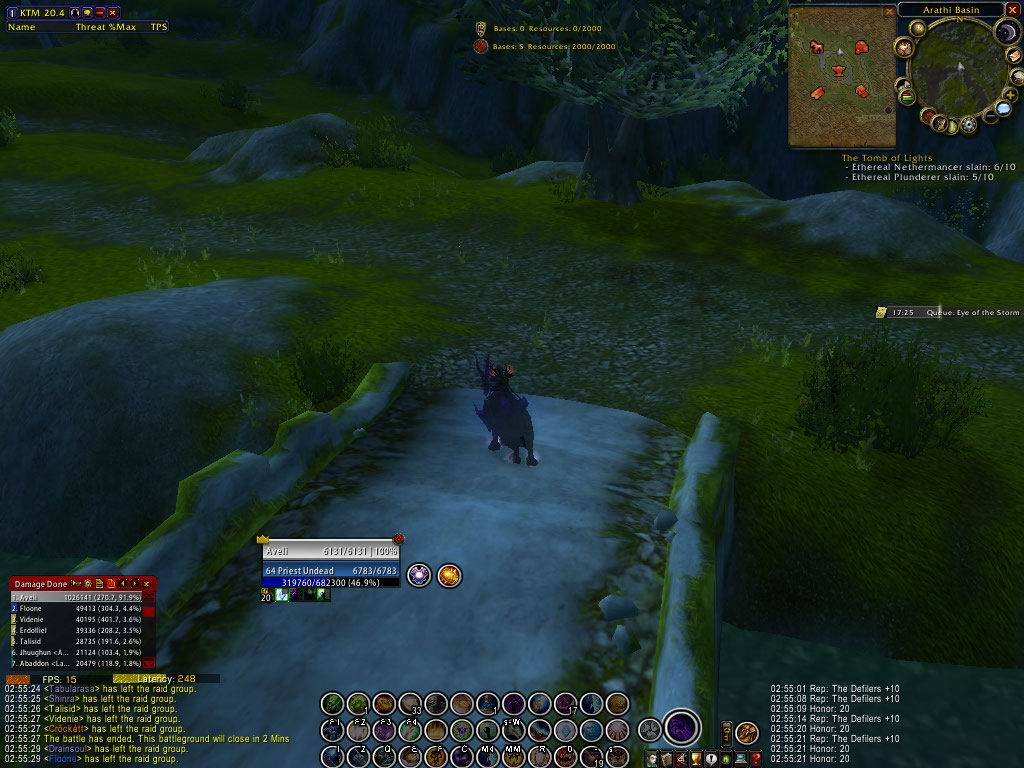Click the paw-print tracking button

(648, 729)
